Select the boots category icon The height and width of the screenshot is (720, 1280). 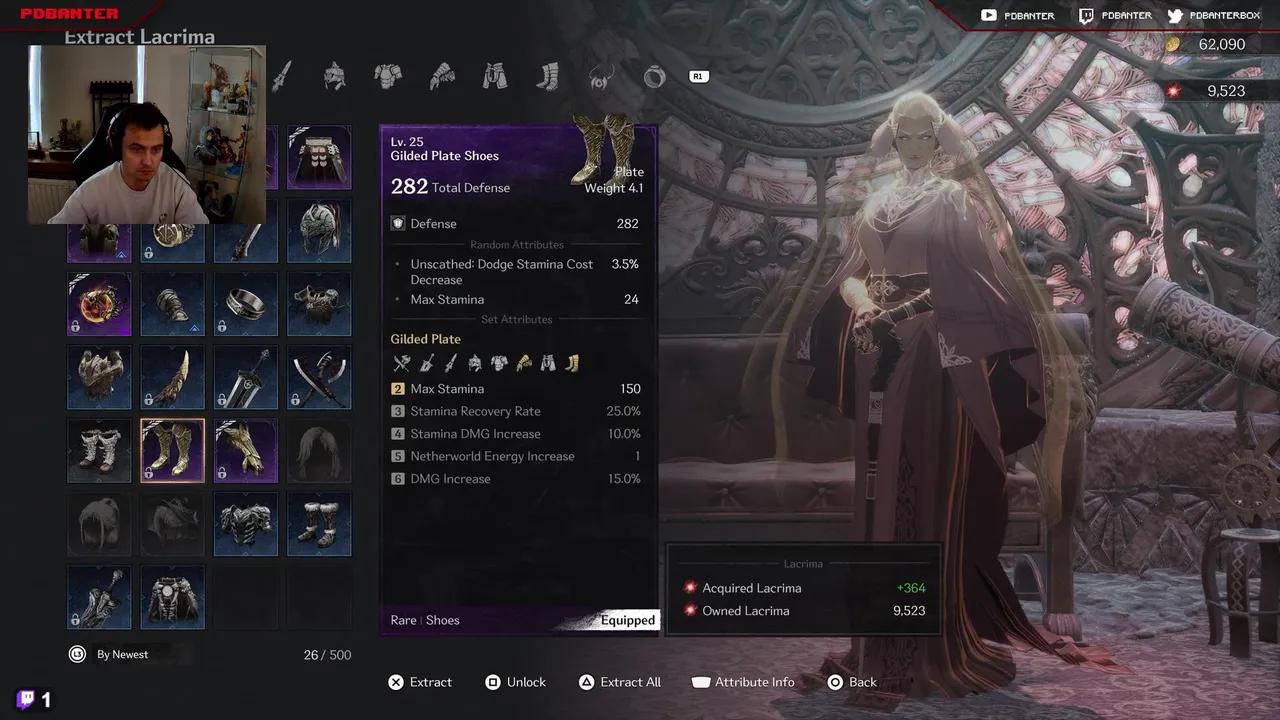[548, 75]
